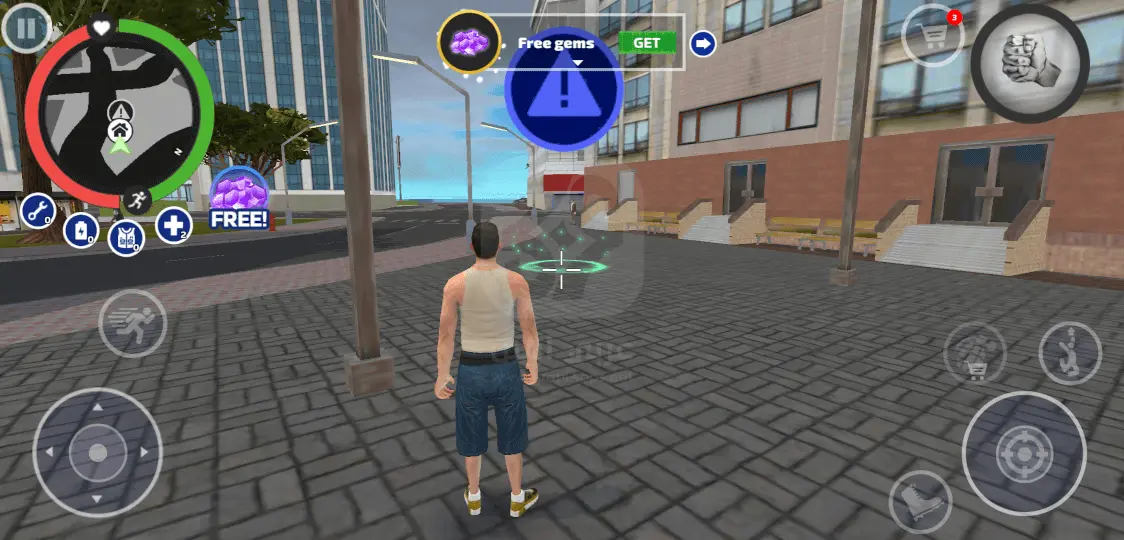1124x540 pixels.
Task: Click the green GET button
Action: click(x=646, y=43)
